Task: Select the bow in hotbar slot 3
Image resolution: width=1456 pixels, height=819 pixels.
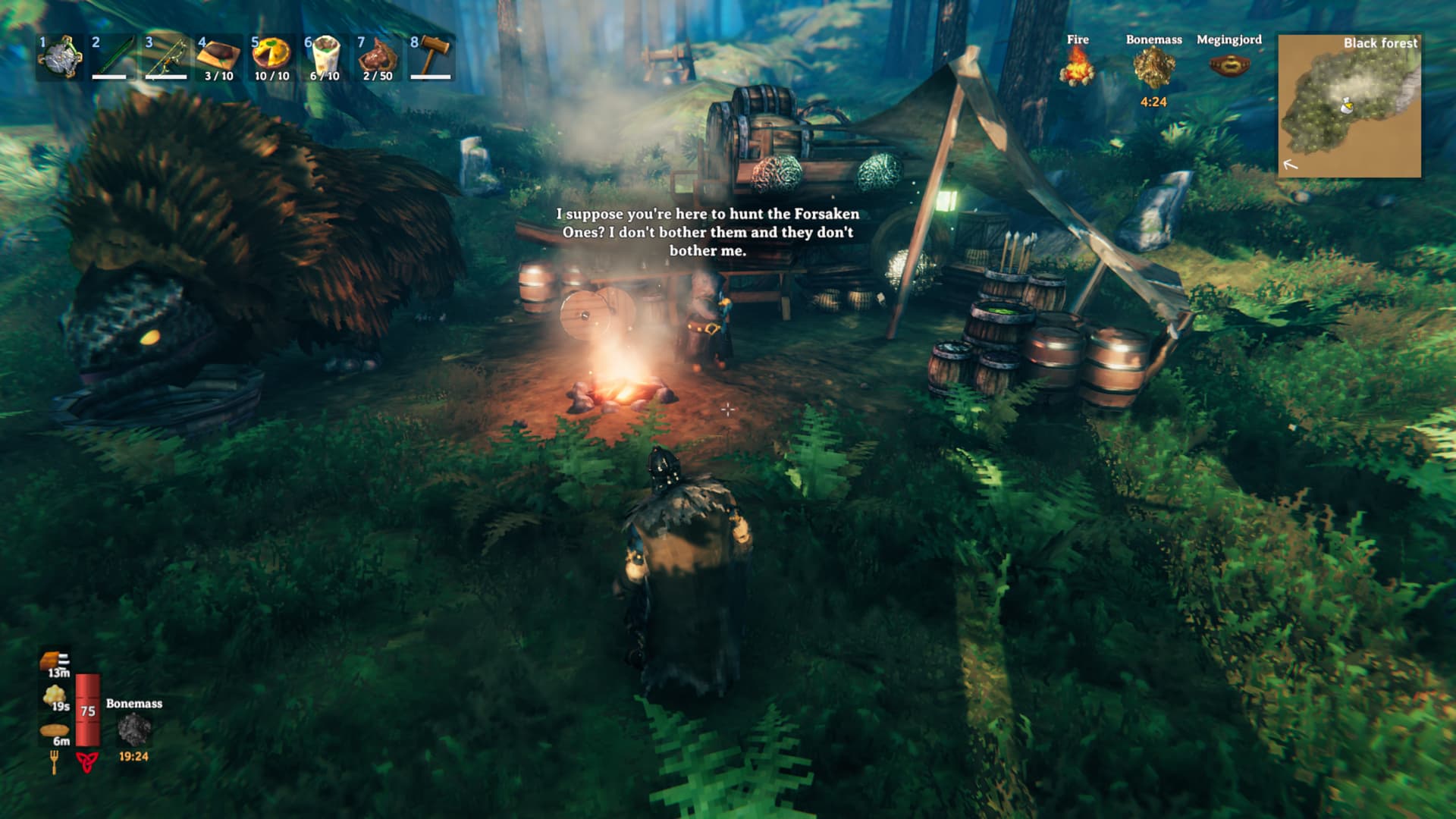Action: [165, 57]
